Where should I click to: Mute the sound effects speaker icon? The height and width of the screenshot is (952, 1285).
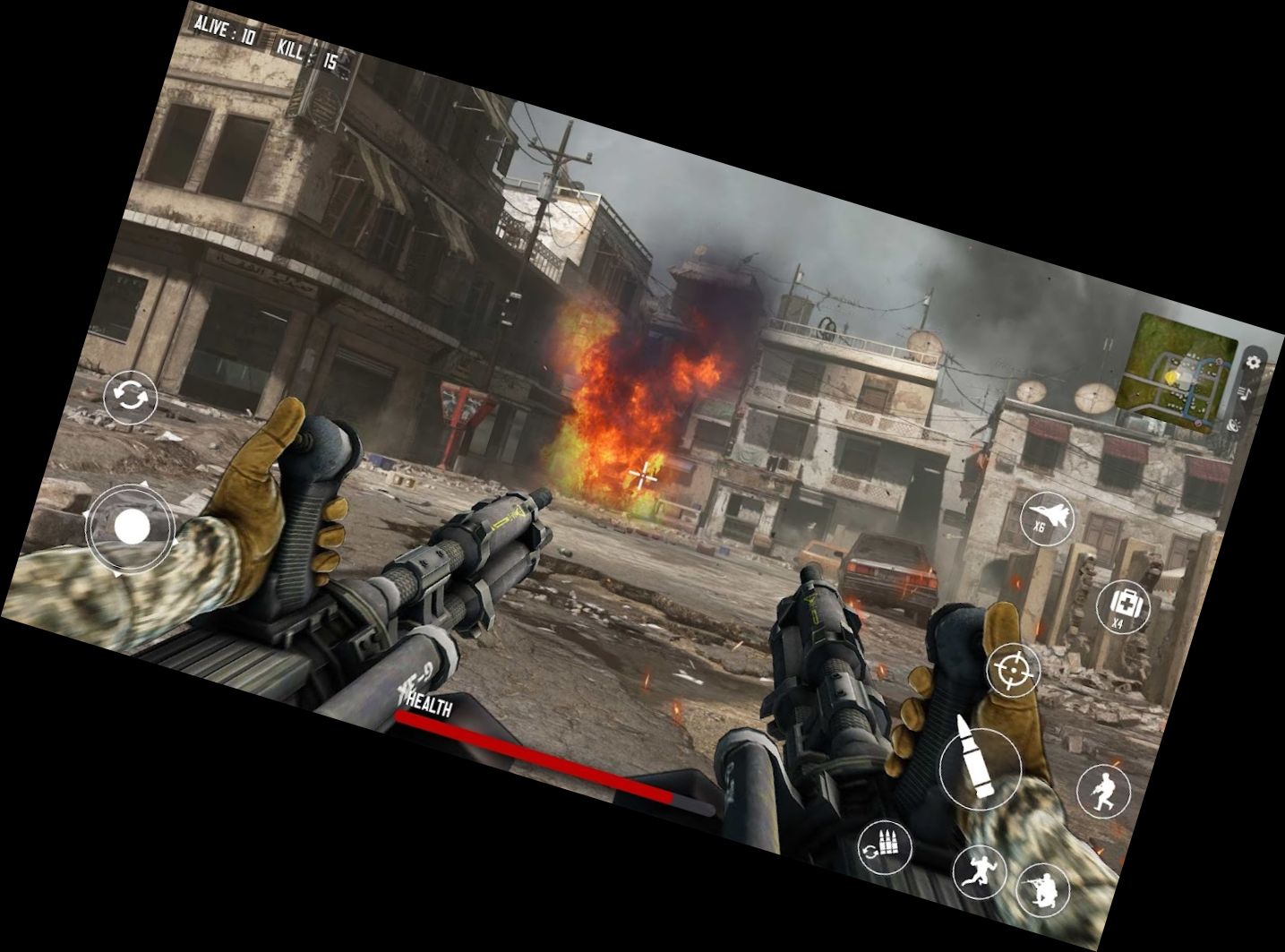coord(1233,425)
